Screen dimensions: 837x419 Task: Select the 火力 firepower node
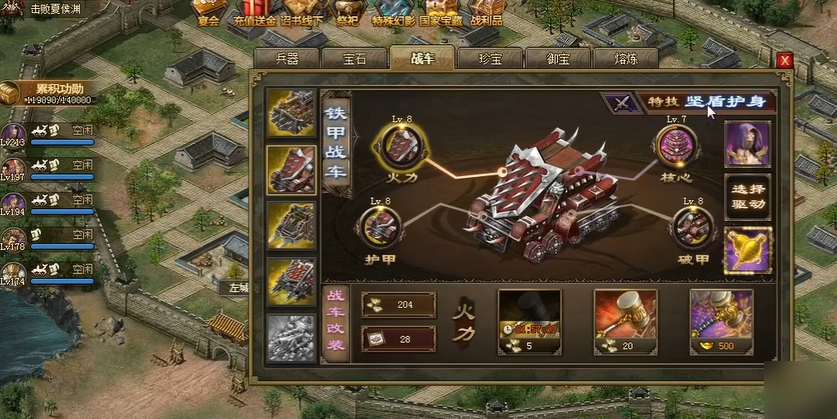coord(396,148)
